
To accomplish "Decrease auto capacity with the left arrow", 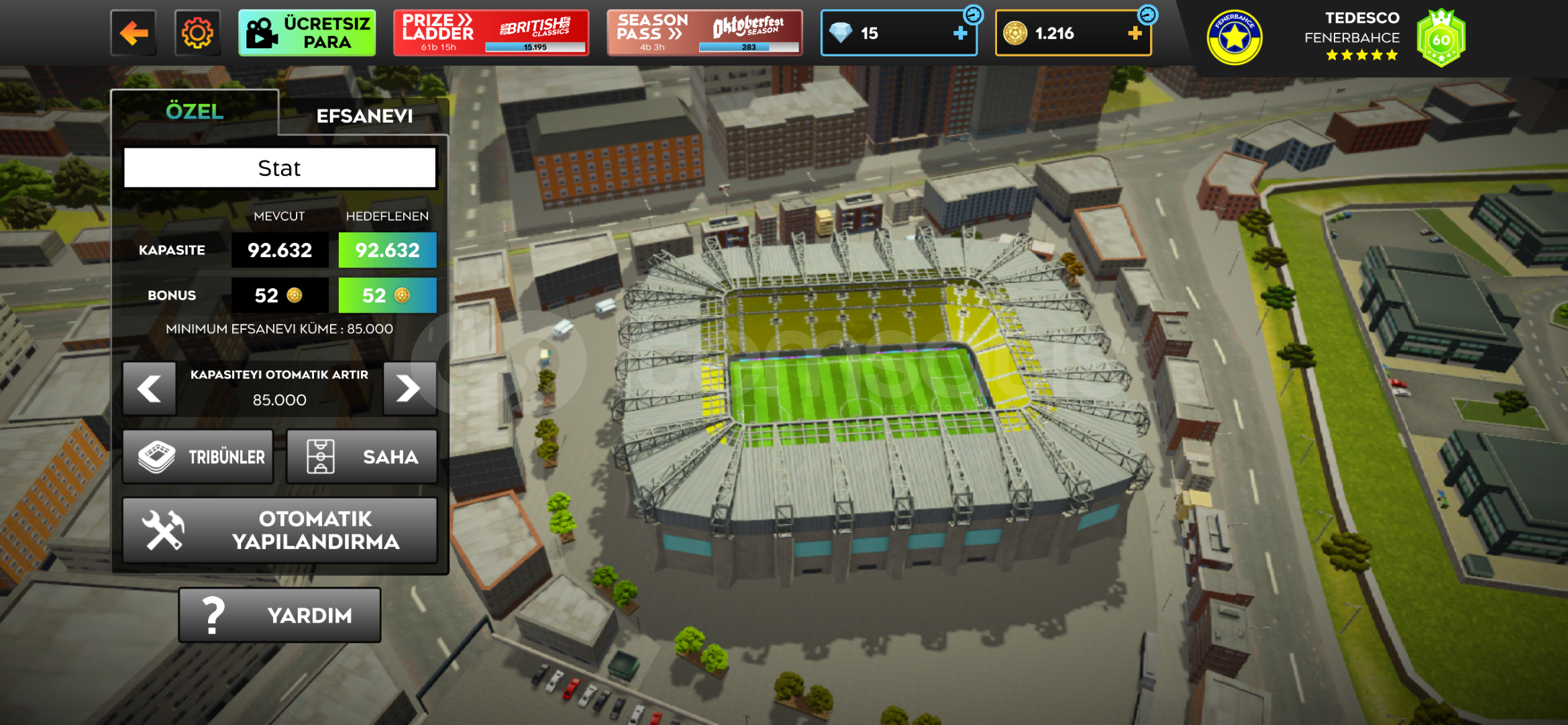I will coord(149,388).
